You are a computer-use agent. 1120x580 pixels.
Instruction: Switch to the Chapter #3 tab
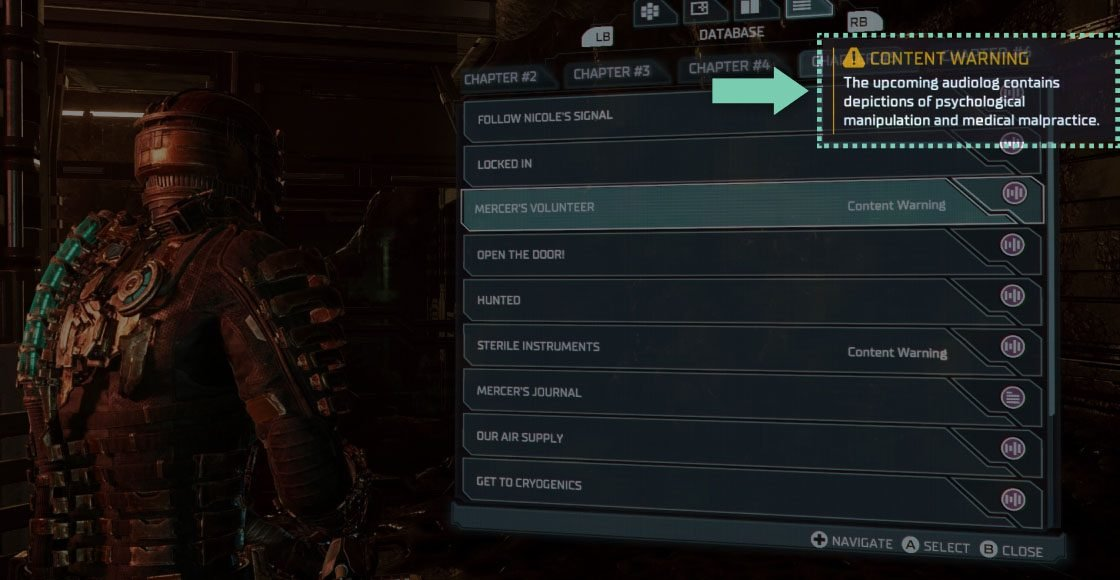pyautogui.click(x=611, y=72)
